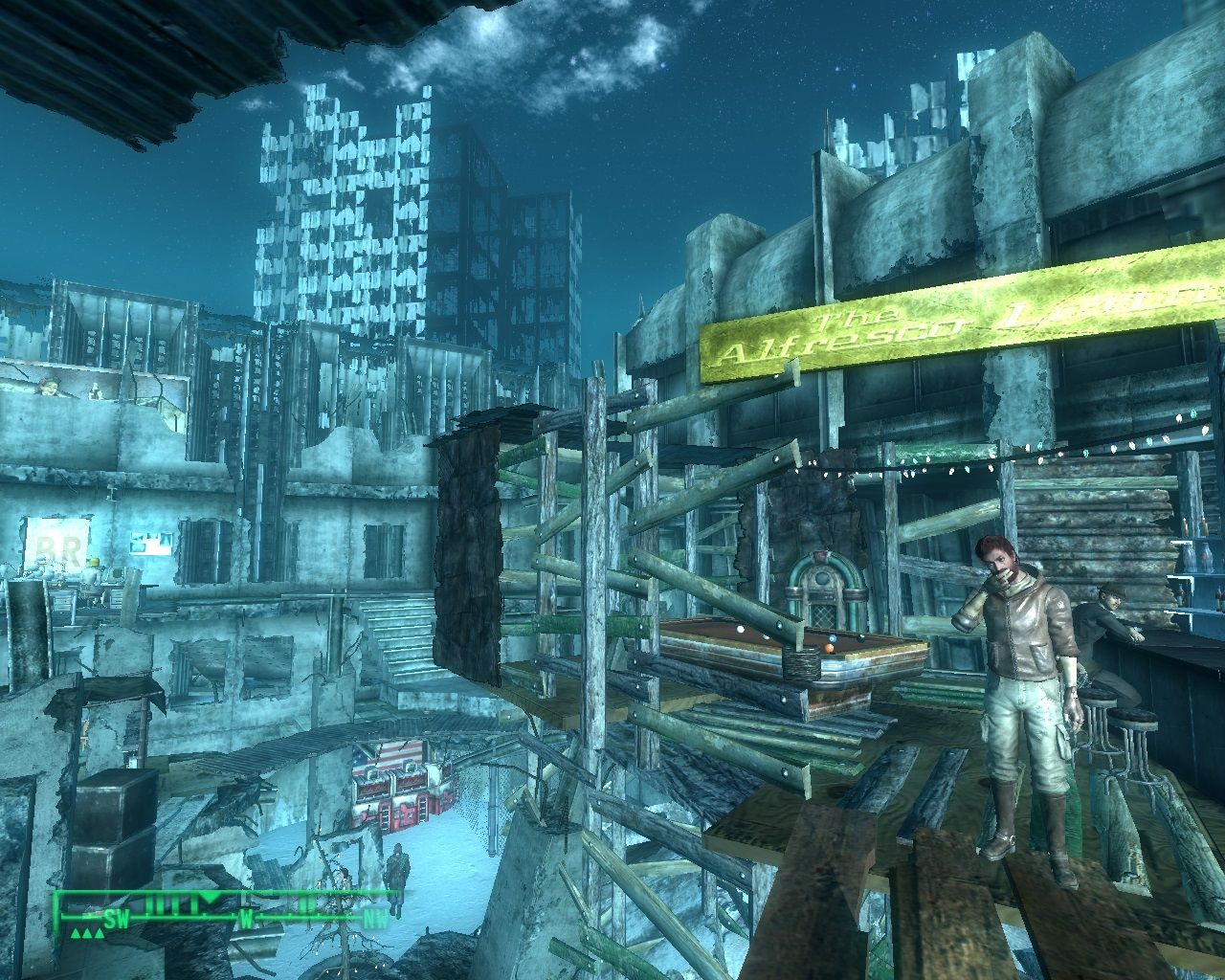
Task: Click the W marker on the compass
Action: [247, 919]
